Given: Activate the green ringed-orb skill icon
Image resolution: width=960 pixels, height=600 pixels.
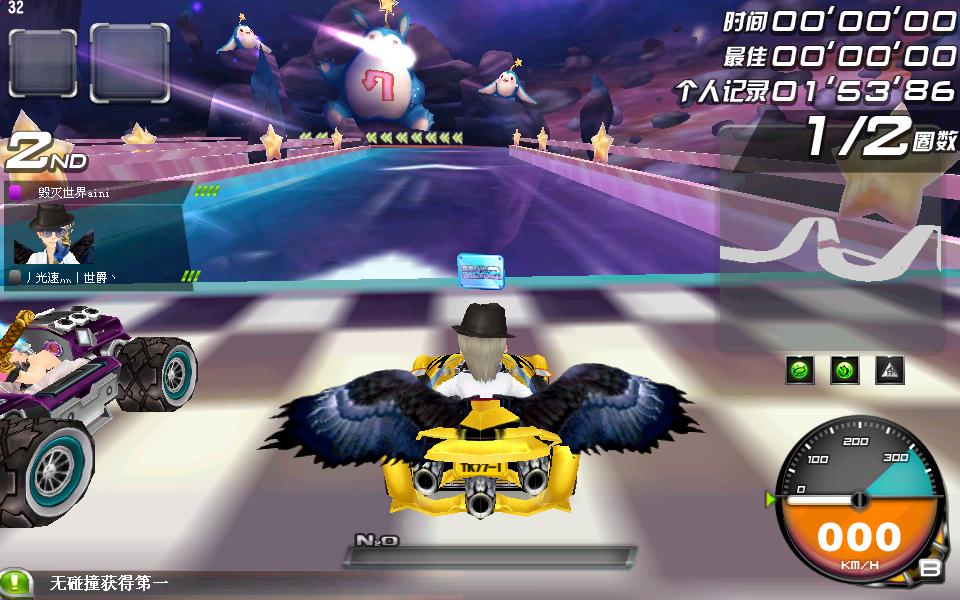Looking at the screenshot, I should (x=800, y=371).
